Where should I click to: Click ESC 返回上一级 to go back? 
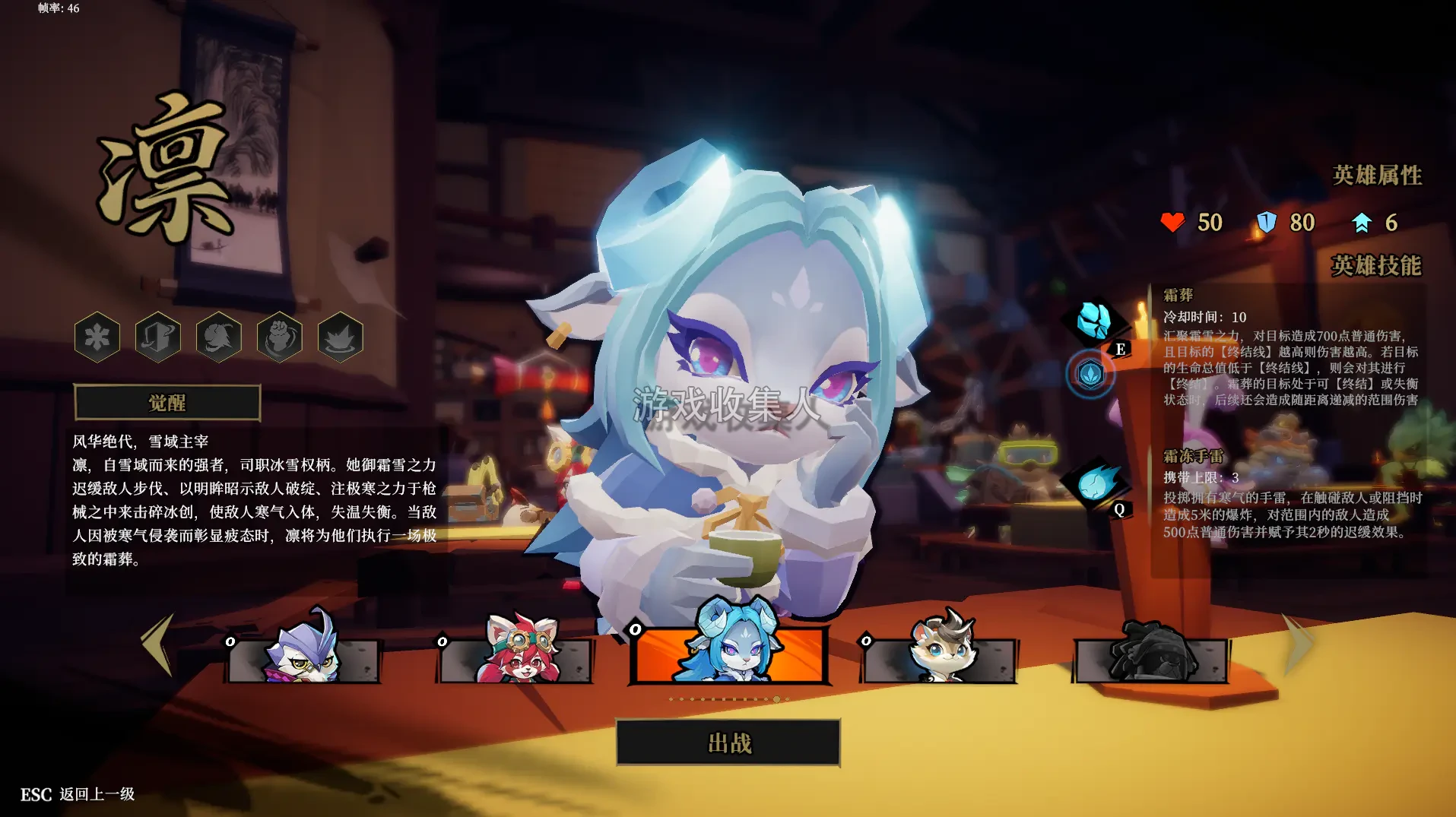[76, 793]
